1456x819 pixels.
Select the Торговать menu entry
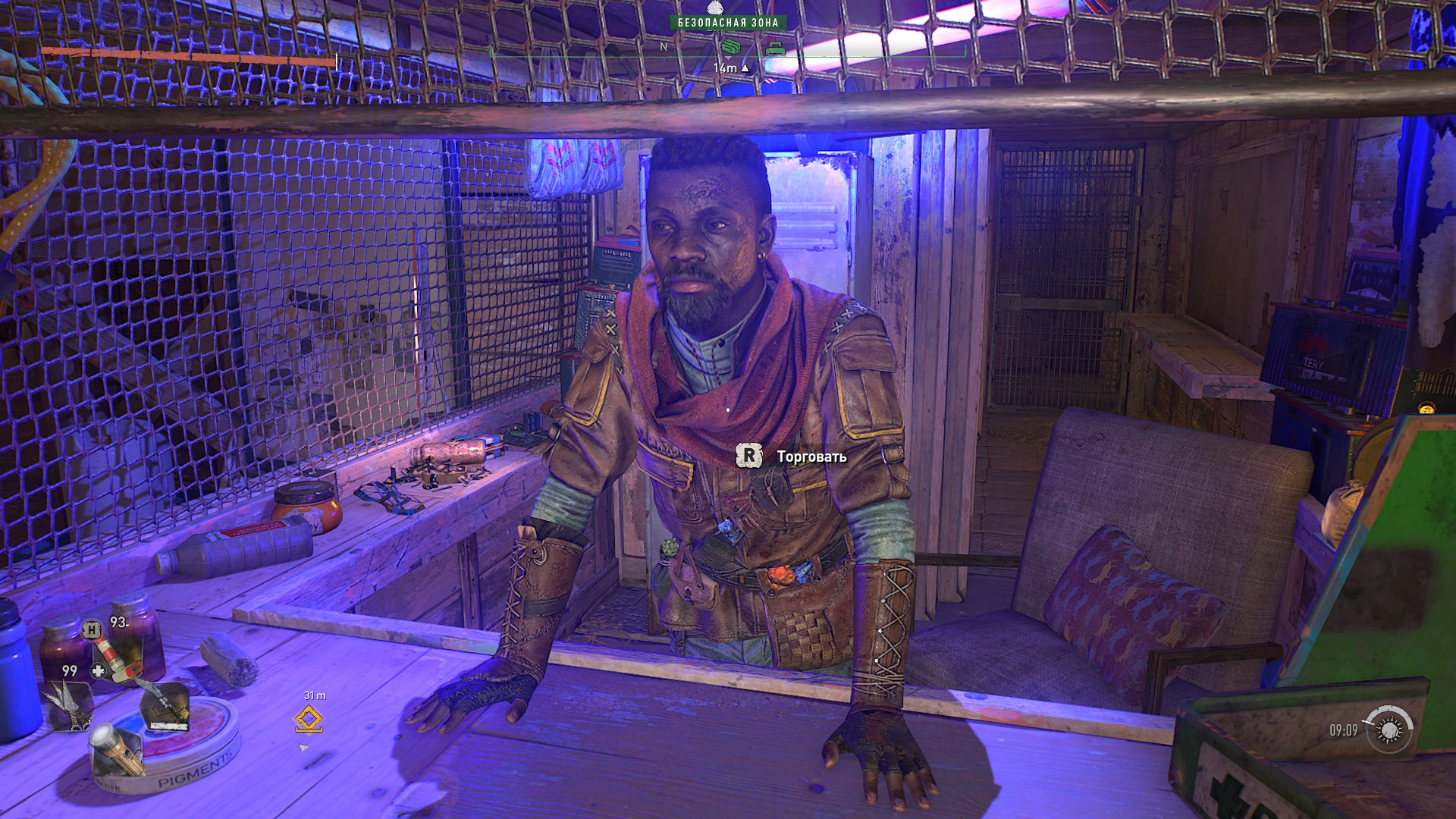[806, 457]
